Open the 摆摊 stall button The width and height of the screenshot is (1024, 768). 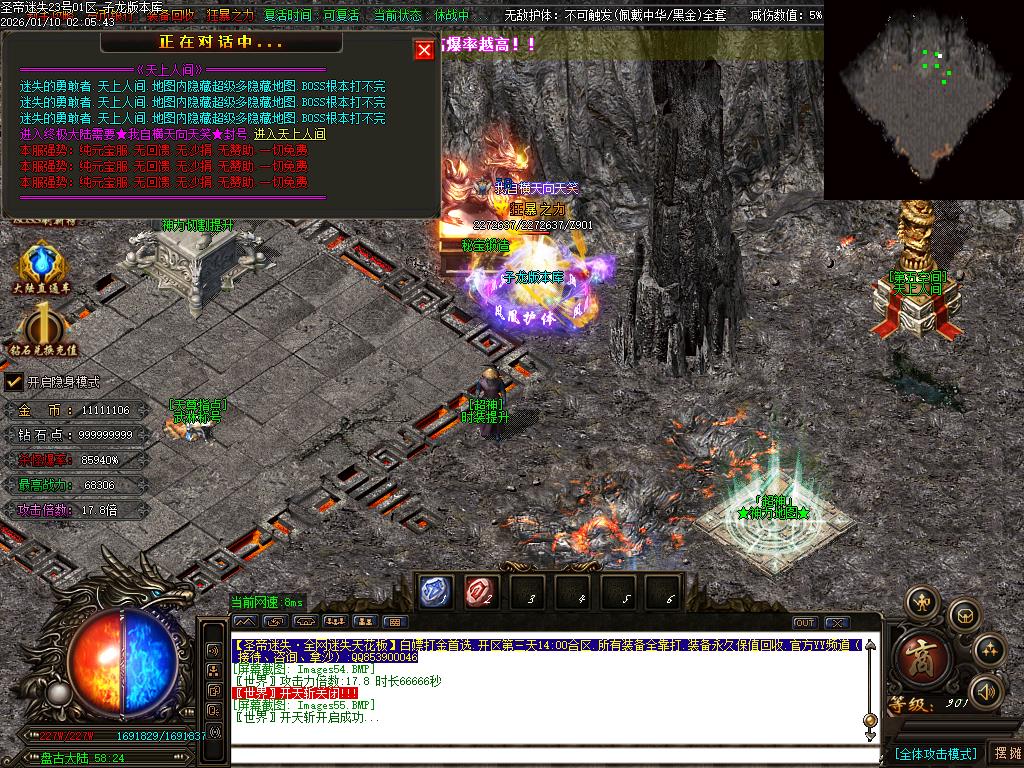1005,753
